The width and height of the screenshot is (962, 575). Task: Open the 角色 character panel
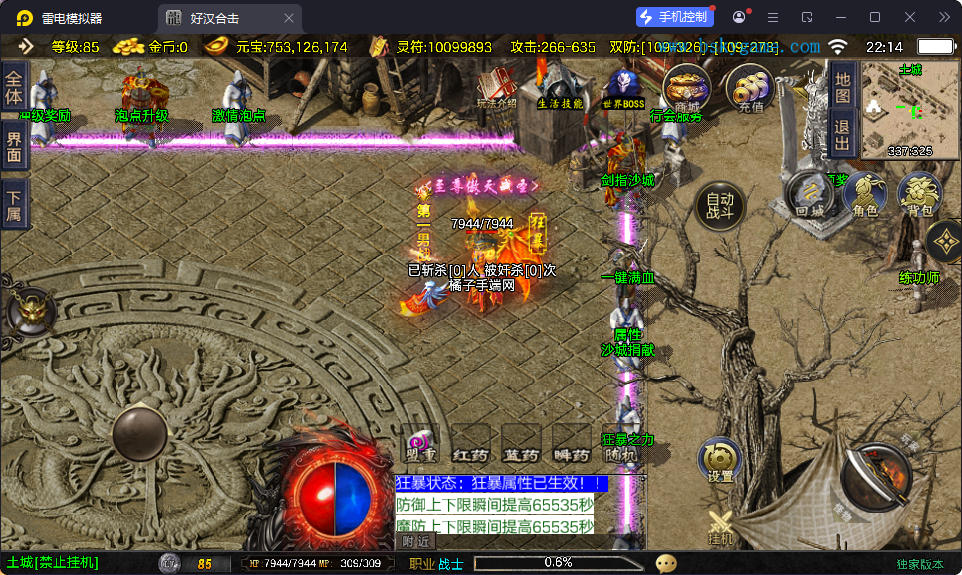coord(865,194)
